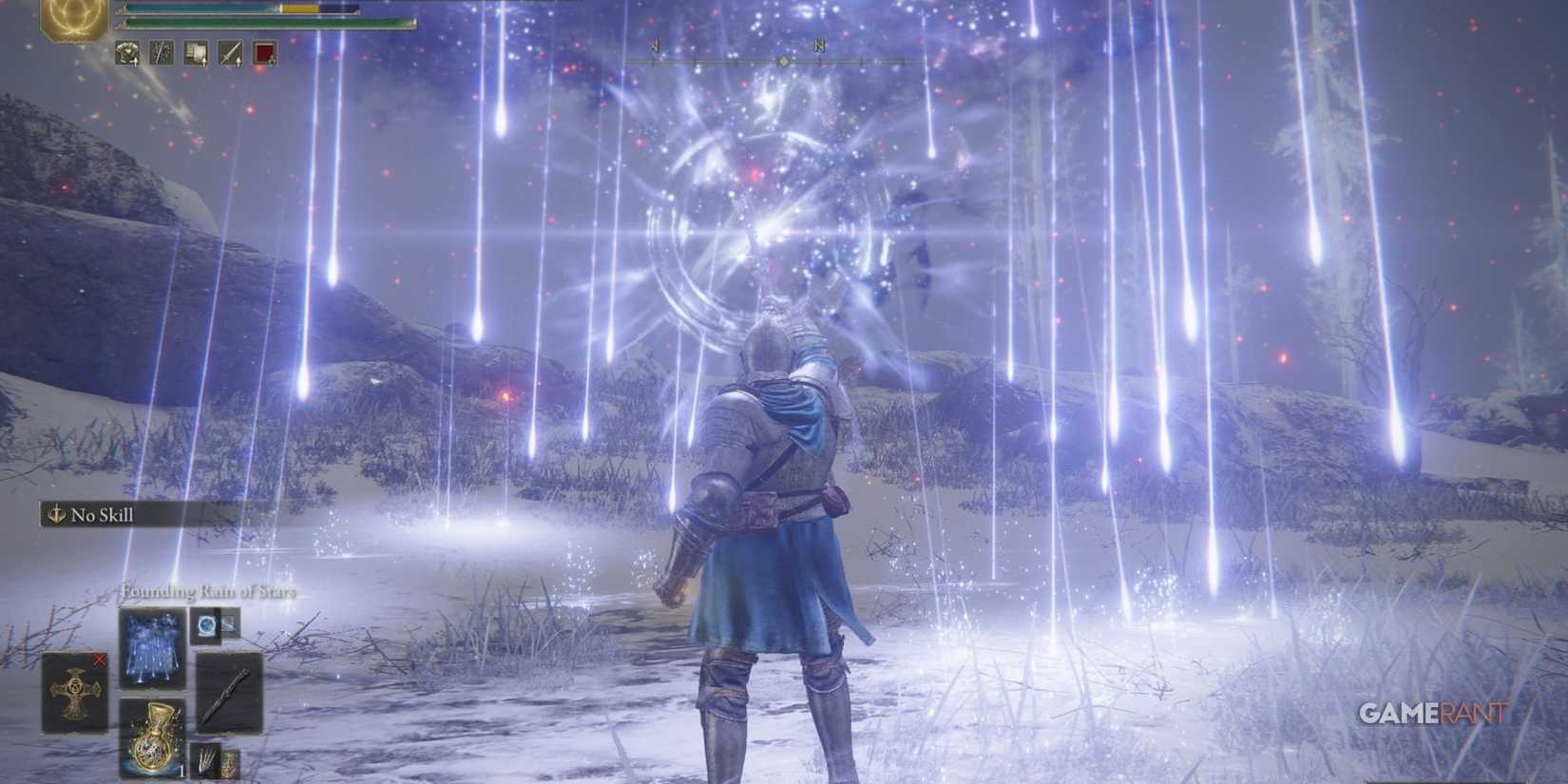Viewport: 1568px width, 784px height.
Task: Click the Flask of Wondrous Physick icon
Action: click(x=154, y=736)
